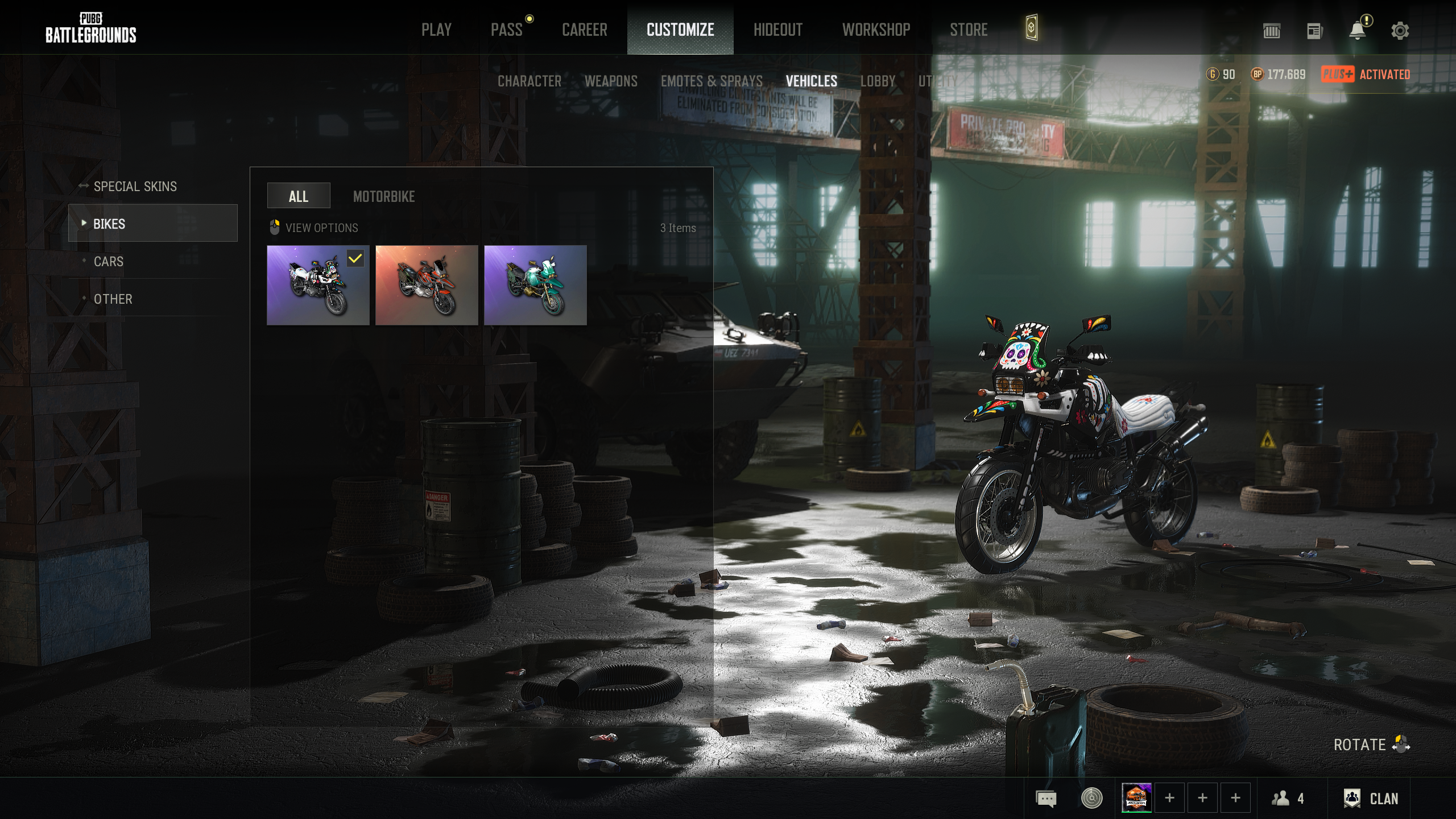Image resolution: width=1456 pixels, height=819 pixels.
Task: Switch to the Career tab
Action: pos(584,30)
